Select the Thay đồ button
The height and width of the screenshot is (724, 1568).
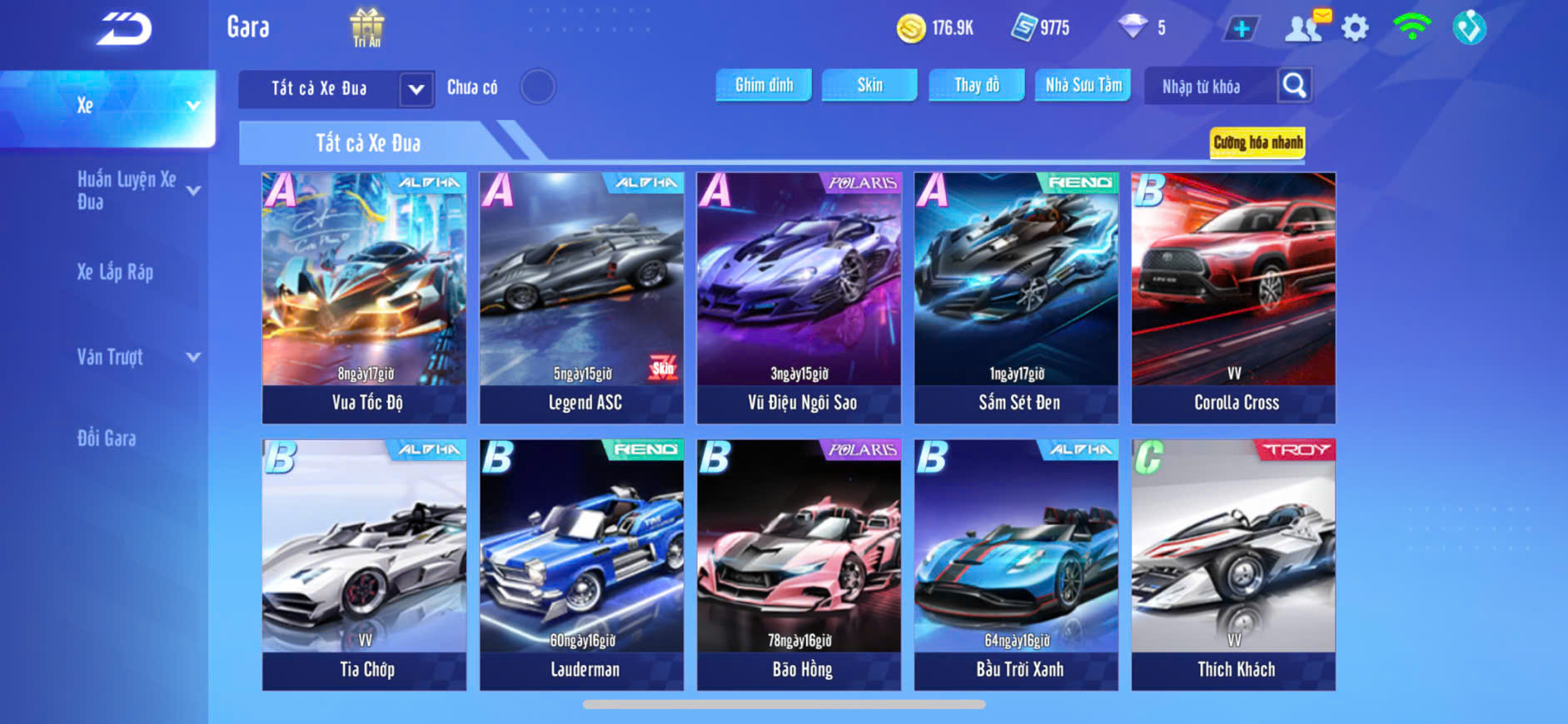pyautogui.click(x=977, y=85)
